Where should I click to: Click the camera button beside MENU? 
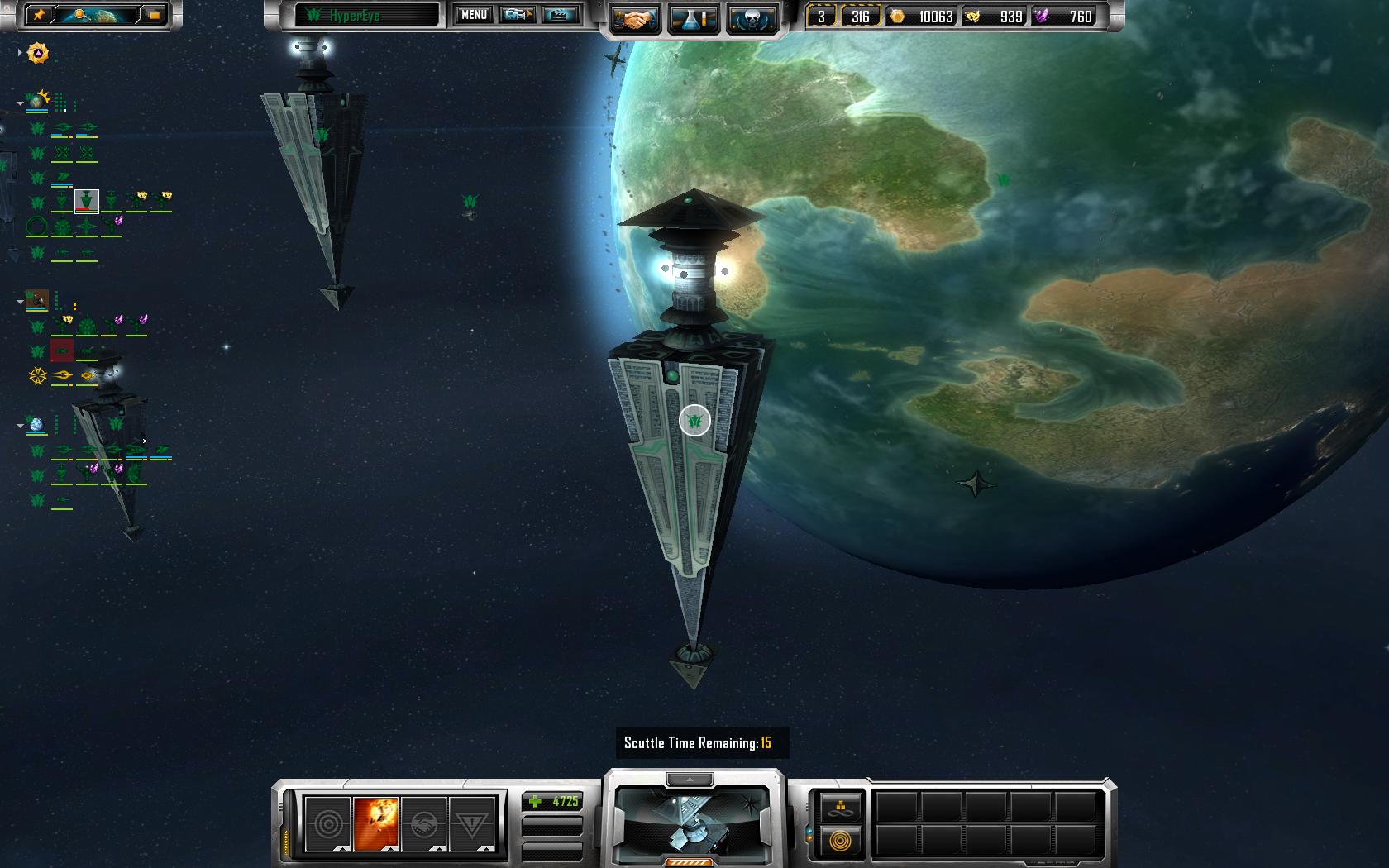point(517,15)
